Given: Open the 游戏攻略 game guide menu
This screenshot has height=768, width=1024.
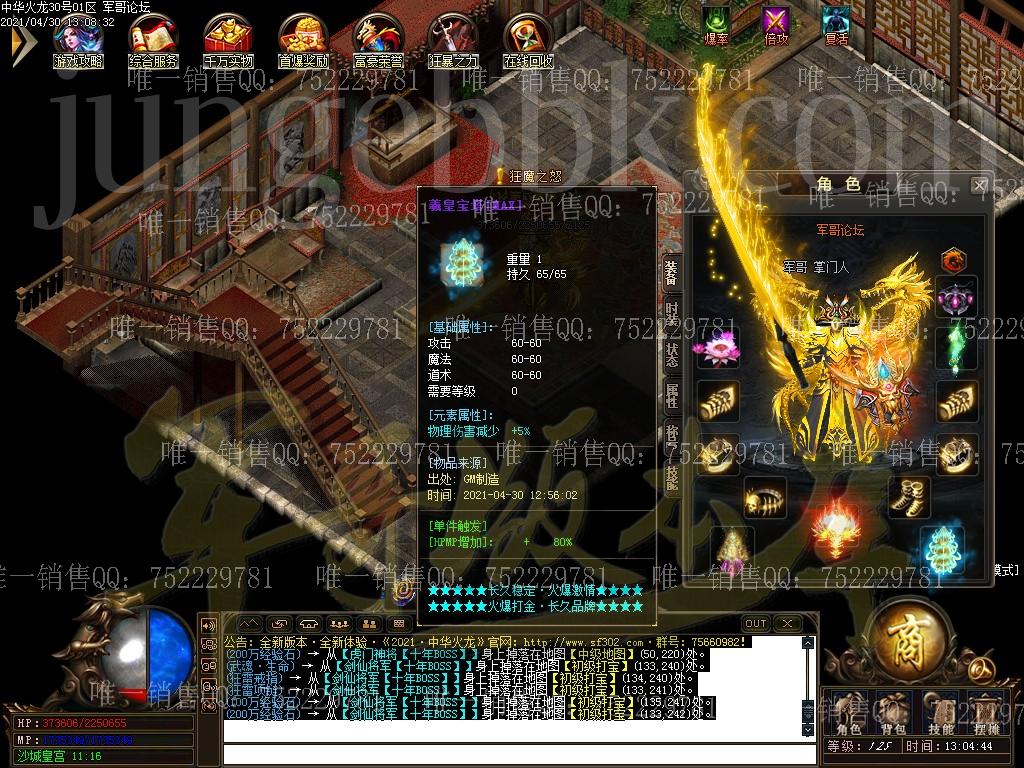Looking at the screenshot, I should 78,38.
